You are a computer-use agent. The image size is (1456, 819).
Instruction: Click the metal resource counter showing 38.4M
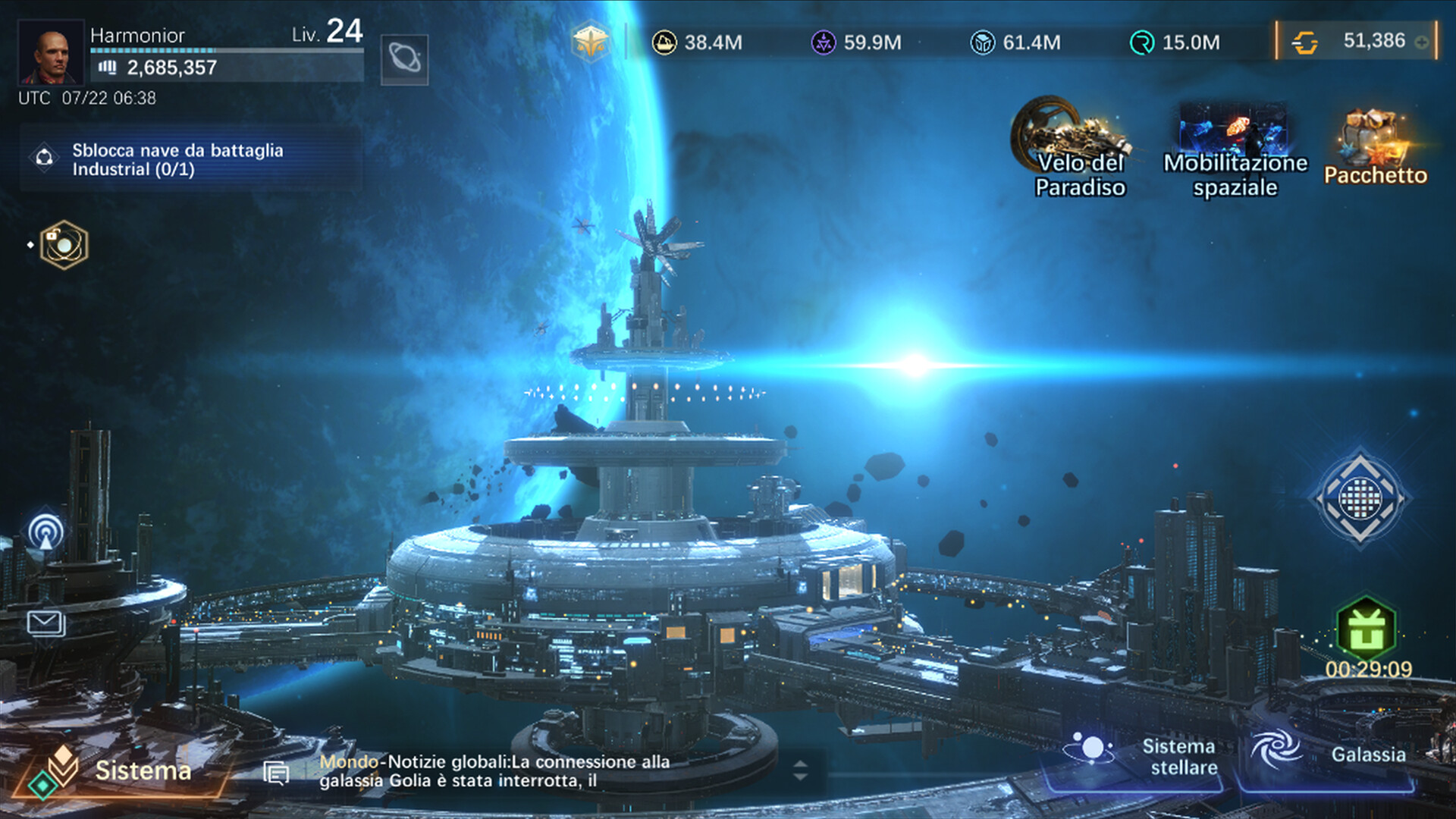click(698, 42)
